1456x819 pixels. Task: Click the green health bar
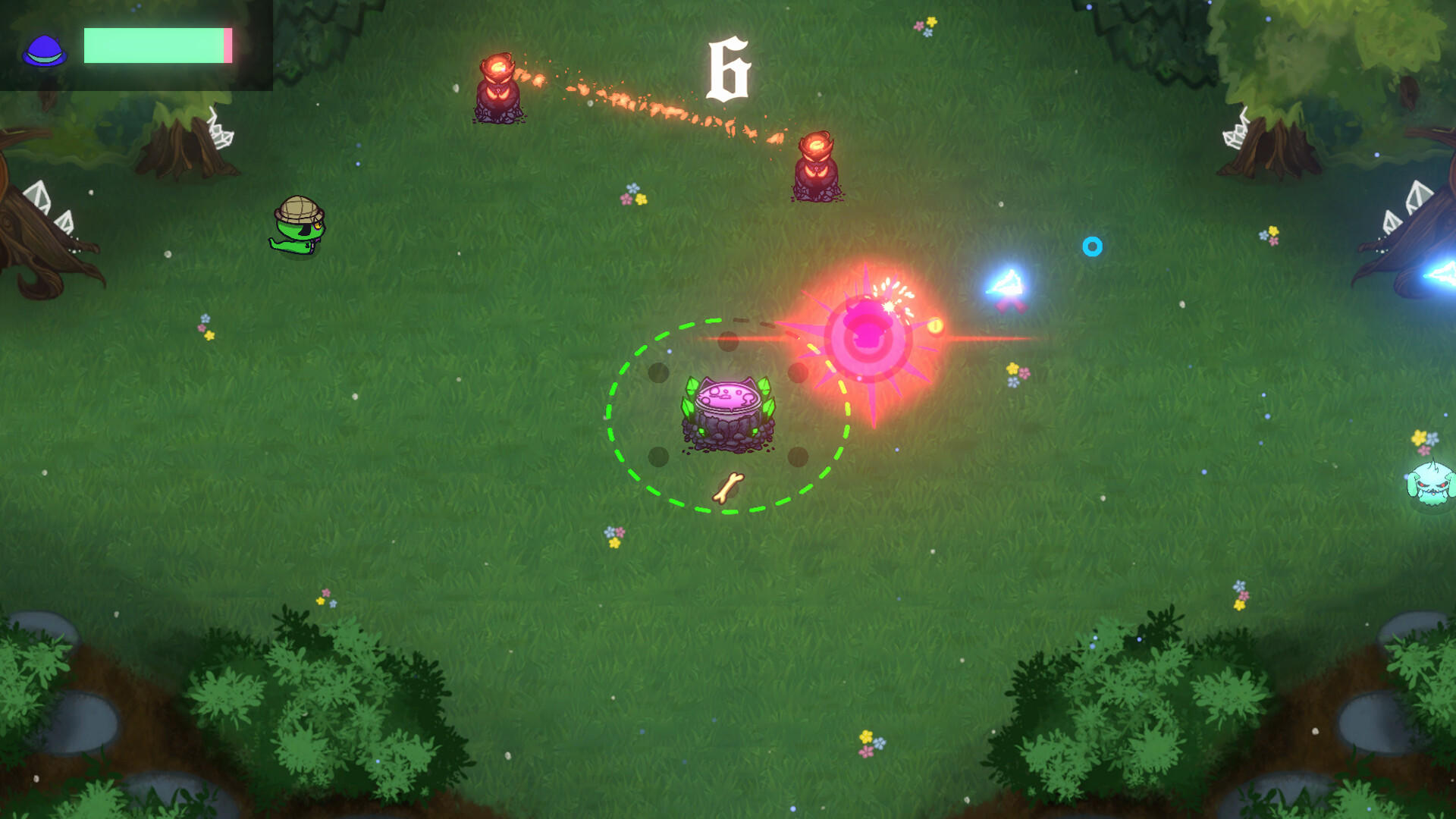(x=152, y=45)
